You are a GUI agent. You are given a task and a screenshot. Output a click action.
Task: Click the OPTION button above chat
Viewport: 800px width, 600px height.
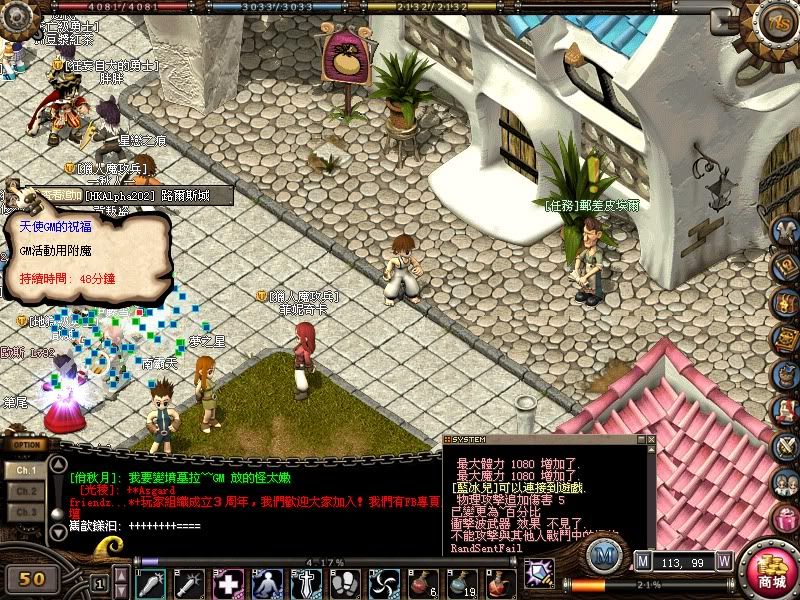pyautogui.click(x=27, y=444)
